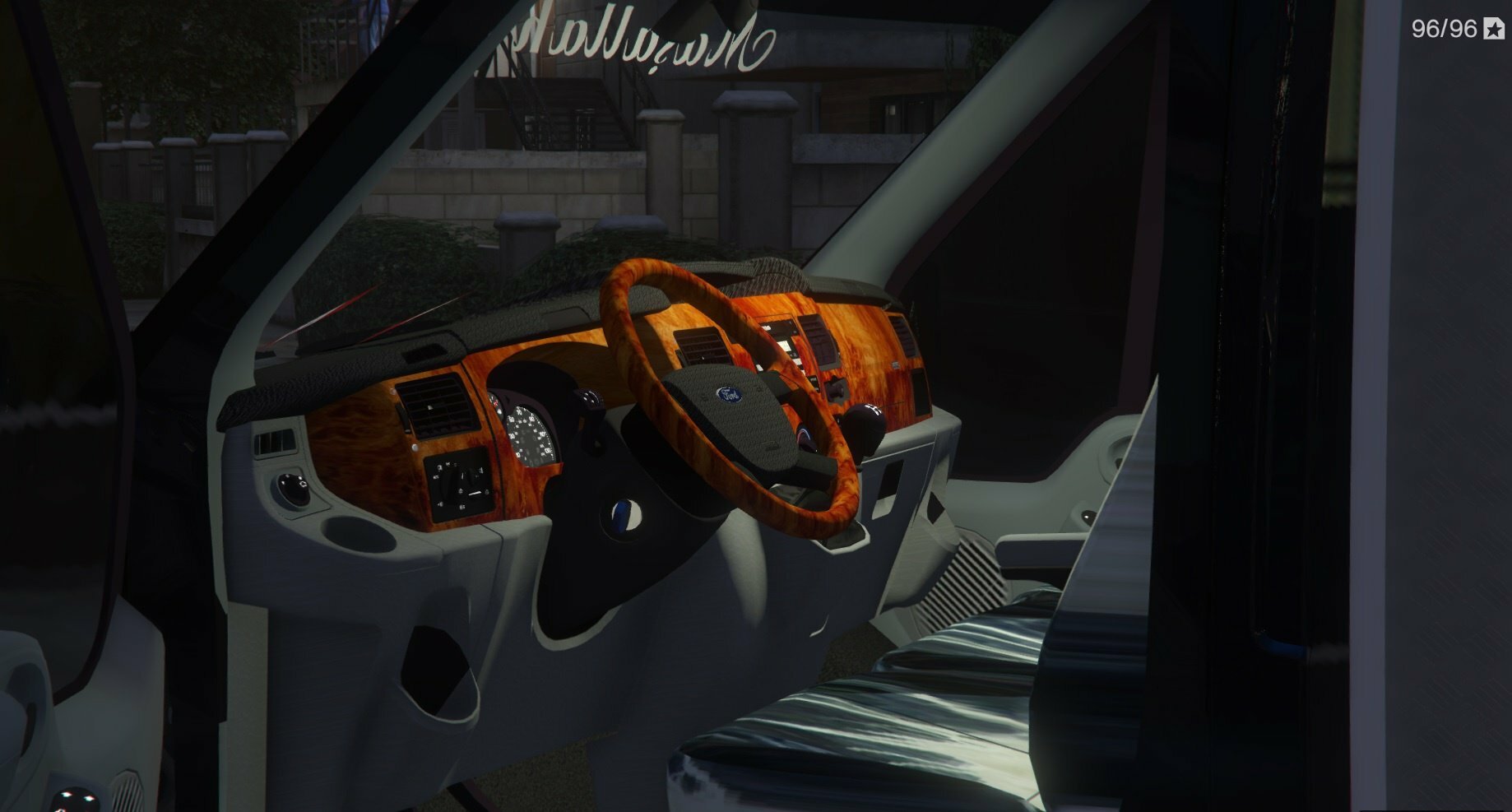1512x812 pixels.
Task: Click the star icon beside the 96/96 counter
Action: (1494, 30)
